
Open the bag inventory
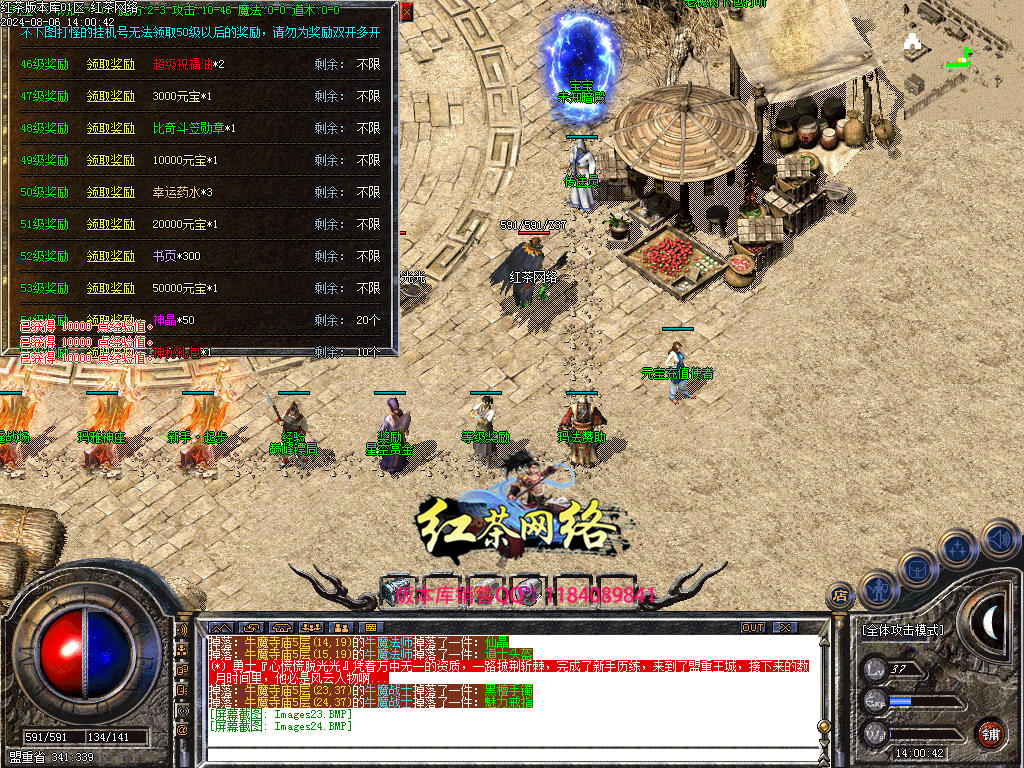(917, 568)
